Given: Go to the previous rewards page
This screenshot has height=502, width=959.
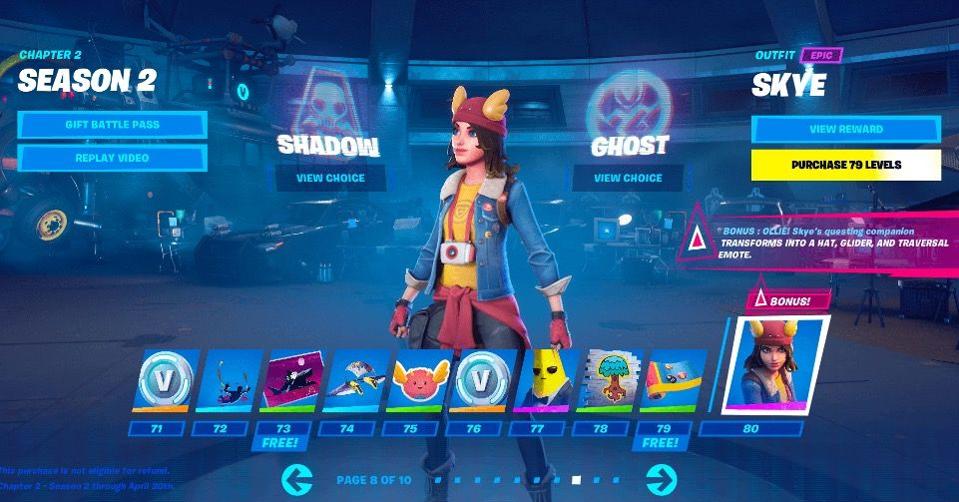Looking at the screenshot, I should click(x=297, y=480).
